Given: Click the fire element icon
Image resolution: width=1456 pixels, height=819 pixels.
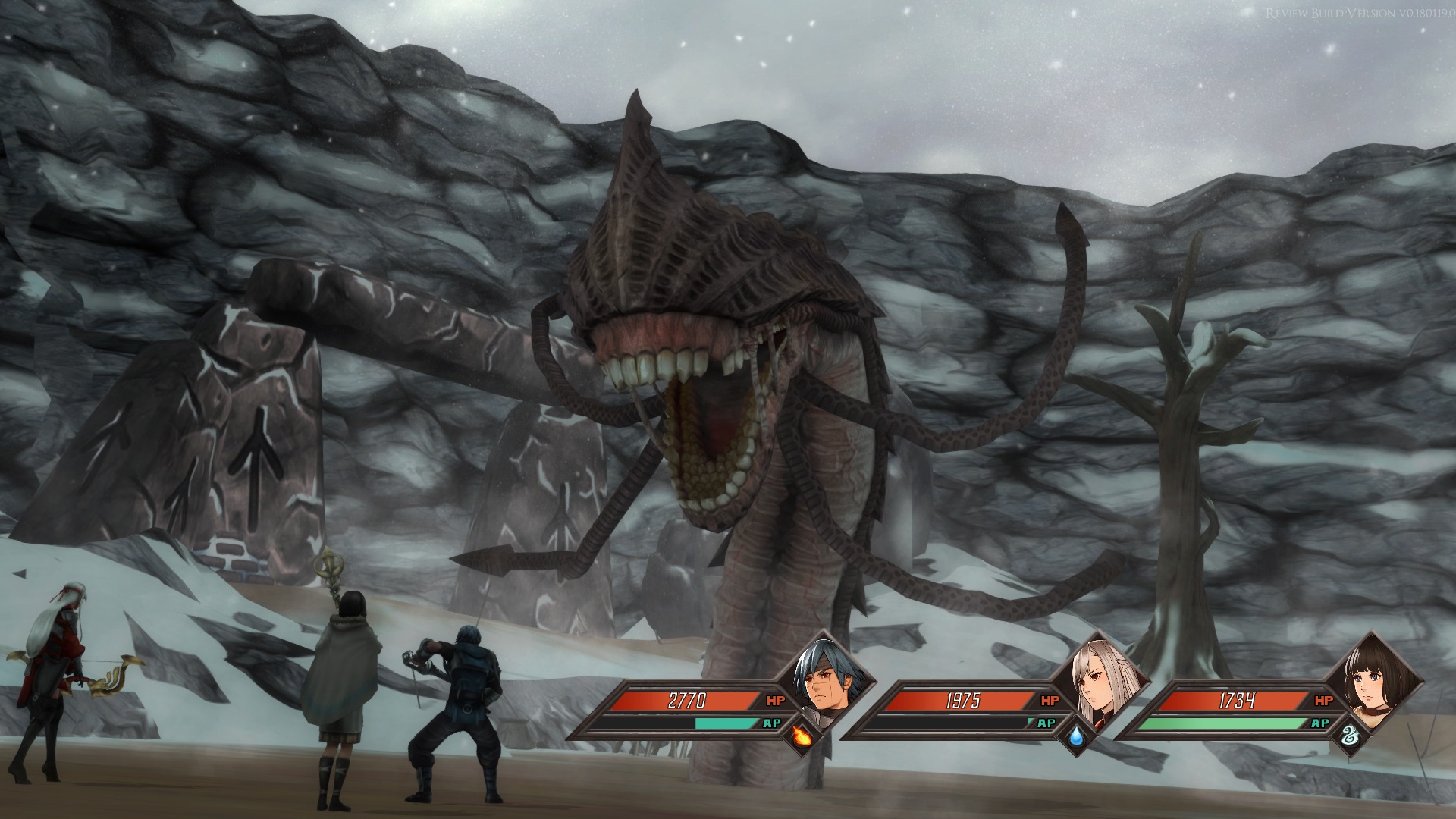Looking at the screenshot, I should point(800,736).
